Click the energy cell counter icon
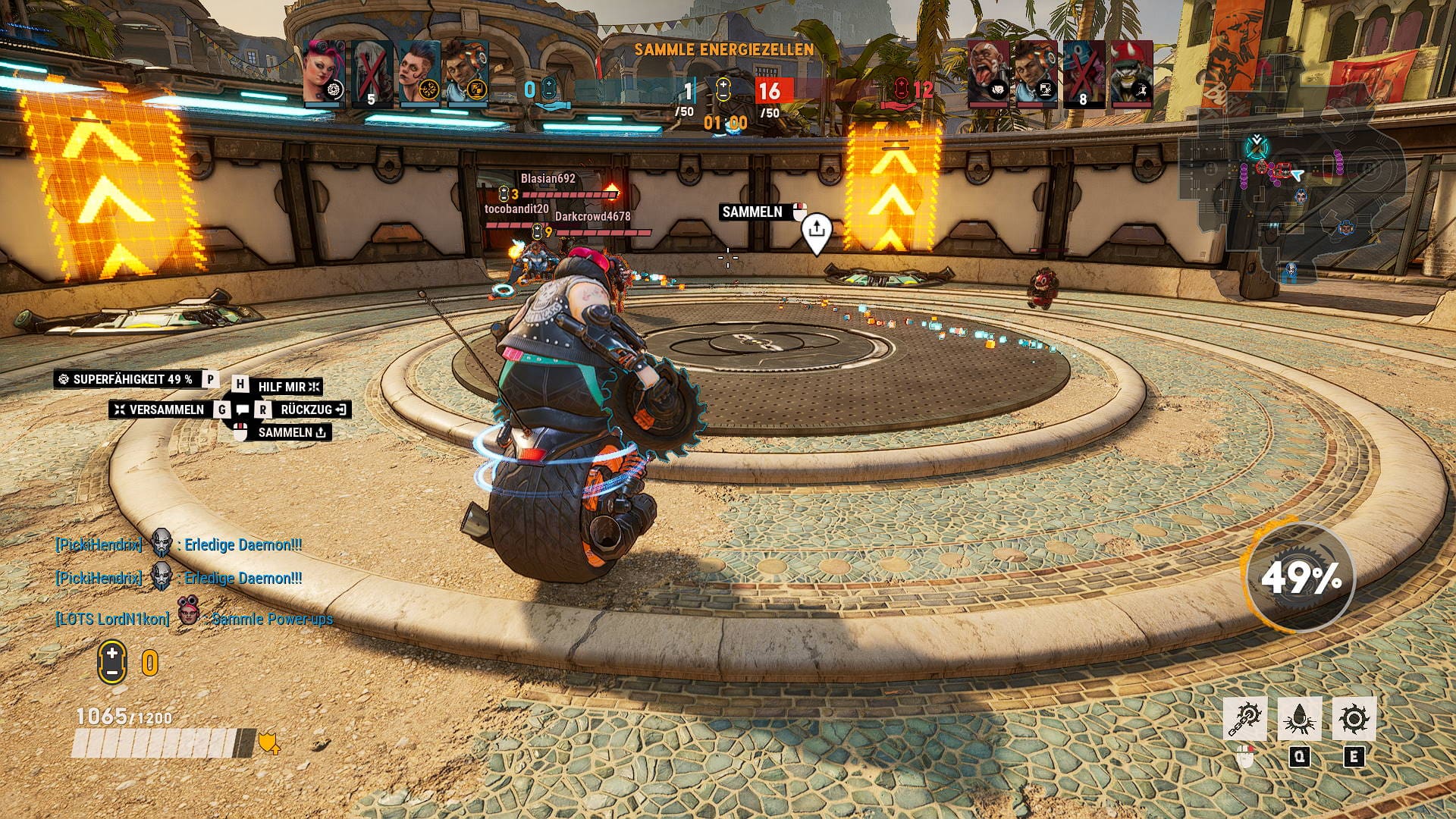 click(x=112, y=662)
